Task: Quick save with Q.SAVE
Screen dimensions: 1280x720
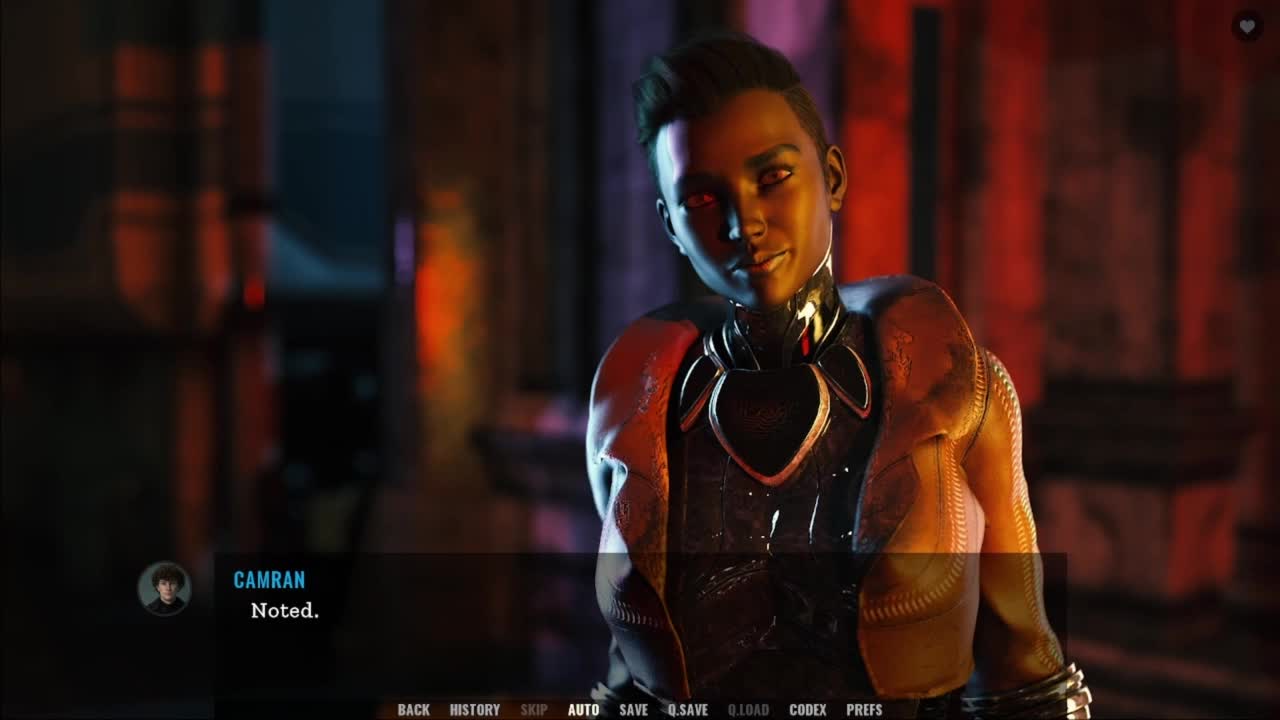Action: (687, 710)
